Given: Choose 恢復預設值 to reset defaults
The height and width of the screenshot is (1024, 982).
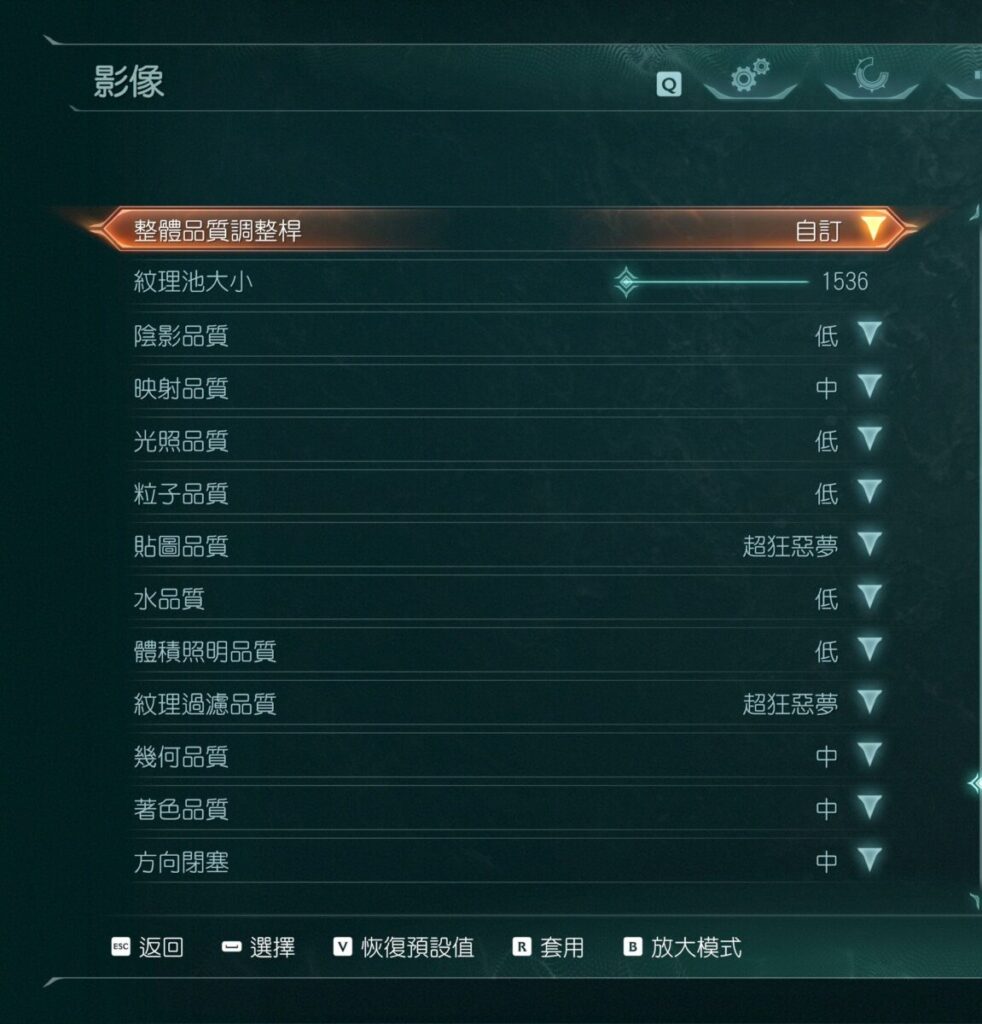Looking at the screenshot, I should point(404,947).
